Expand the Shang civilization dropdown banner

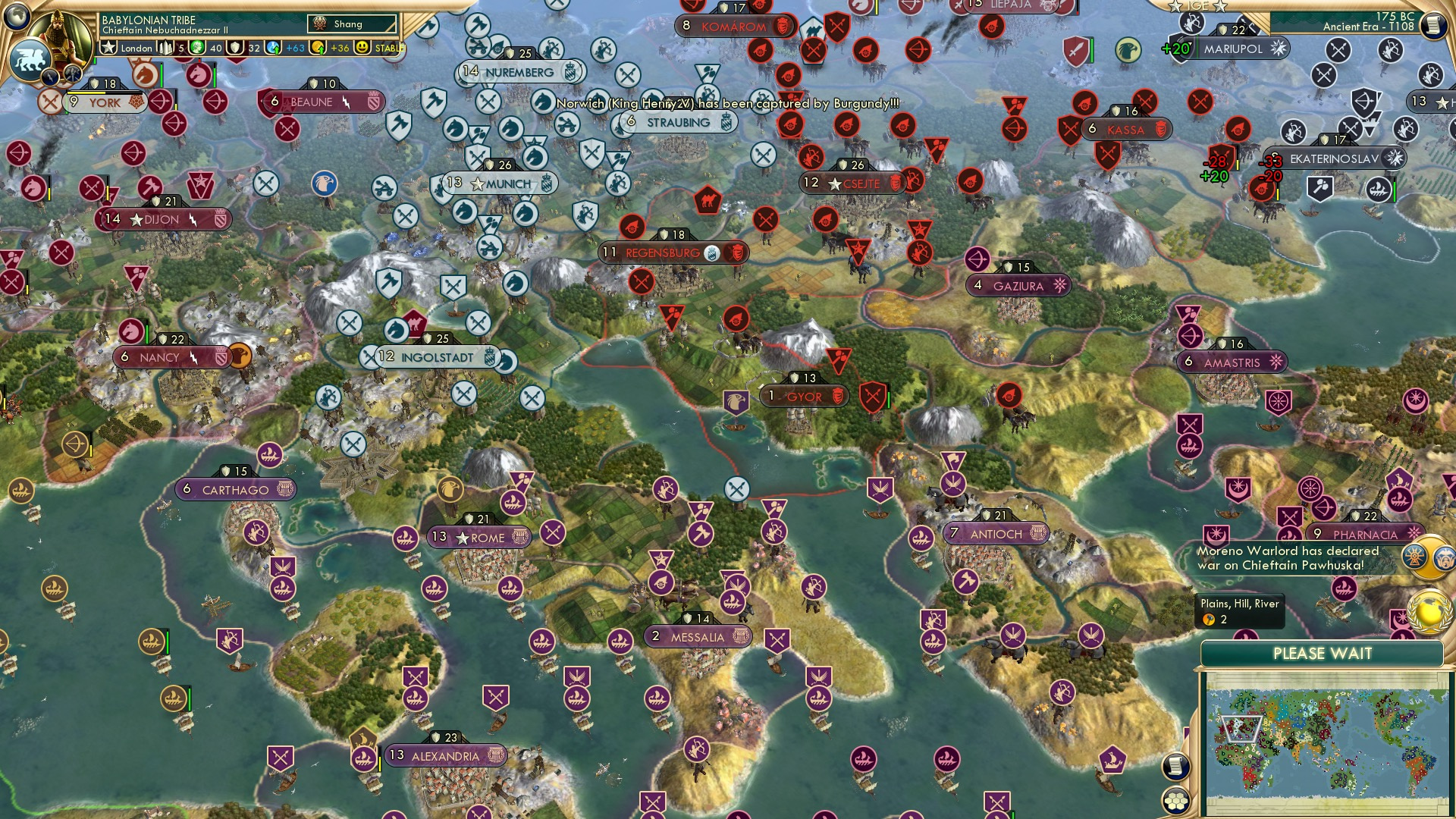[x=353, y=24]
